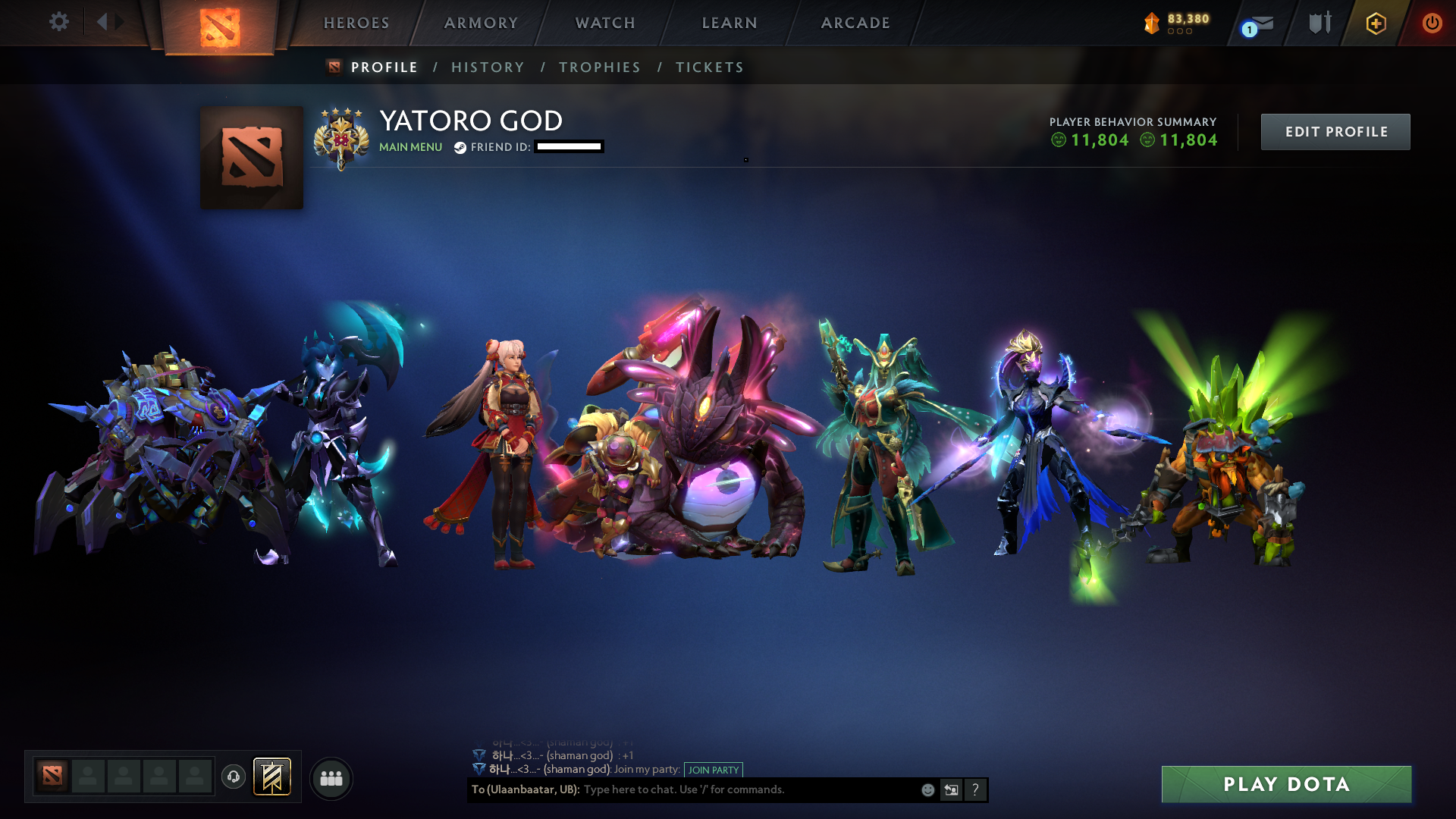Click the EDIT PROFILE button
The image size is (1456, 819).
[x=1335, y=131]
